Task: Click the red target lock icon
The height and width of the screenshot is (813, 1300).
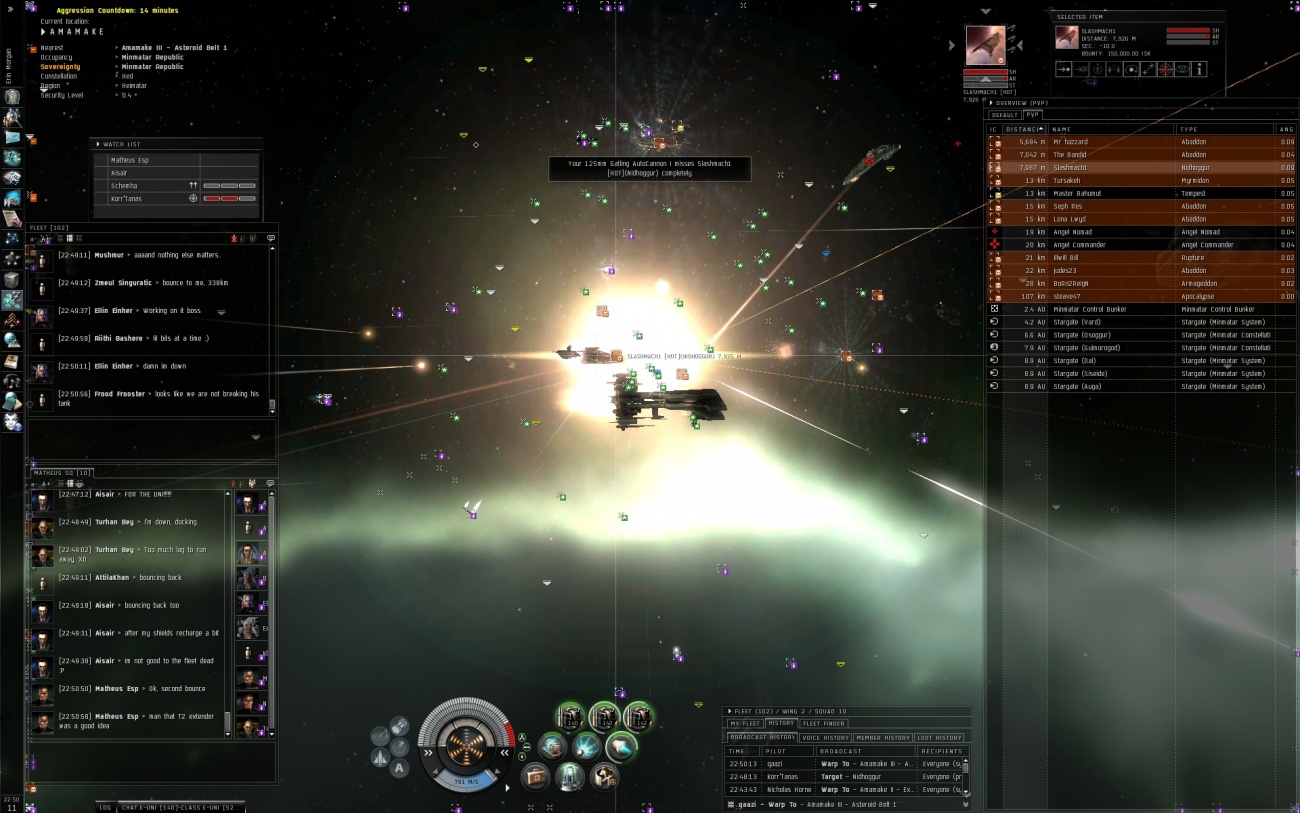Action: tap(1165, 69)
